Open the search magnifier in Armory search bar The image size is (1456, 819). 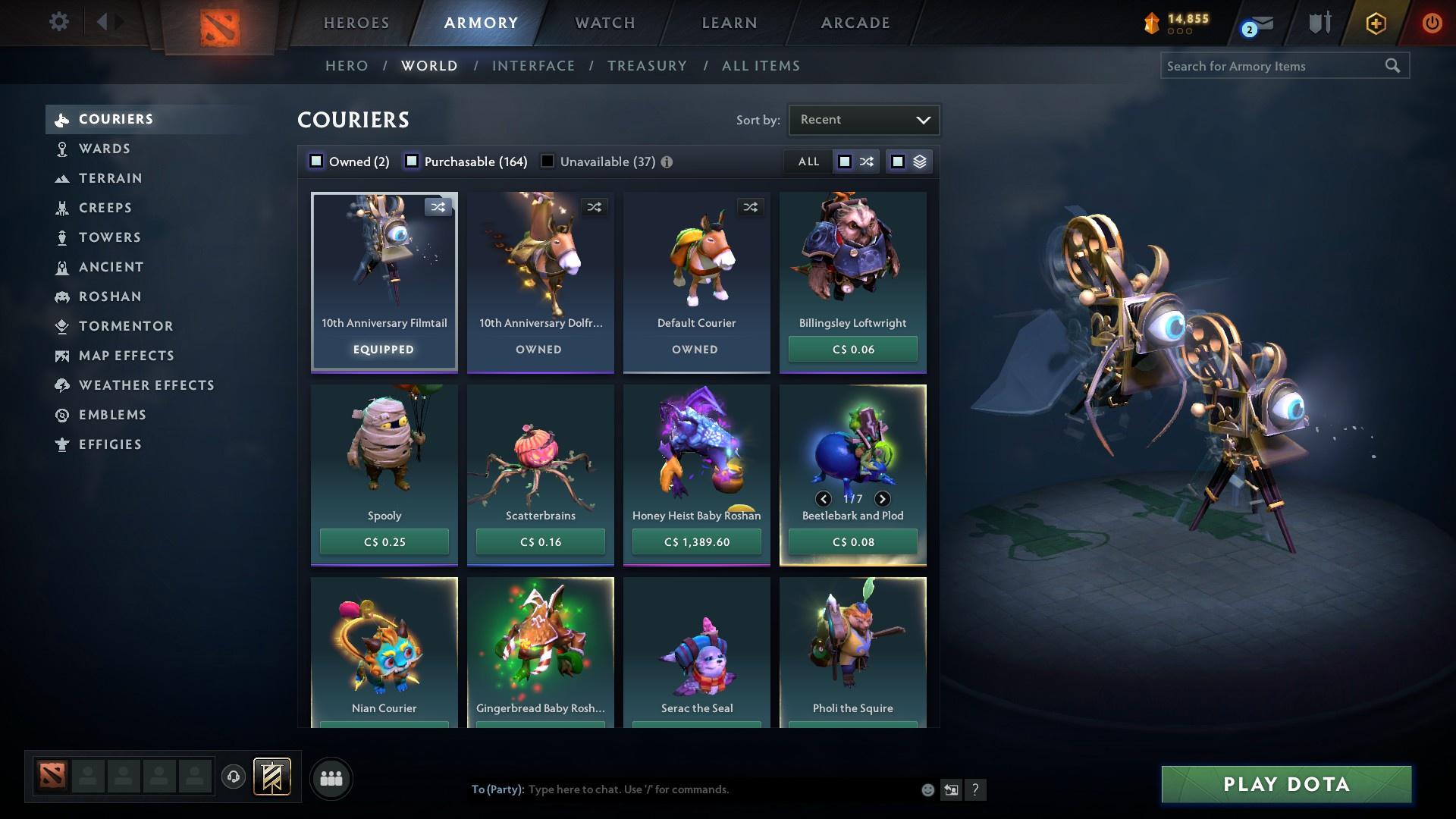(1394, 66)
